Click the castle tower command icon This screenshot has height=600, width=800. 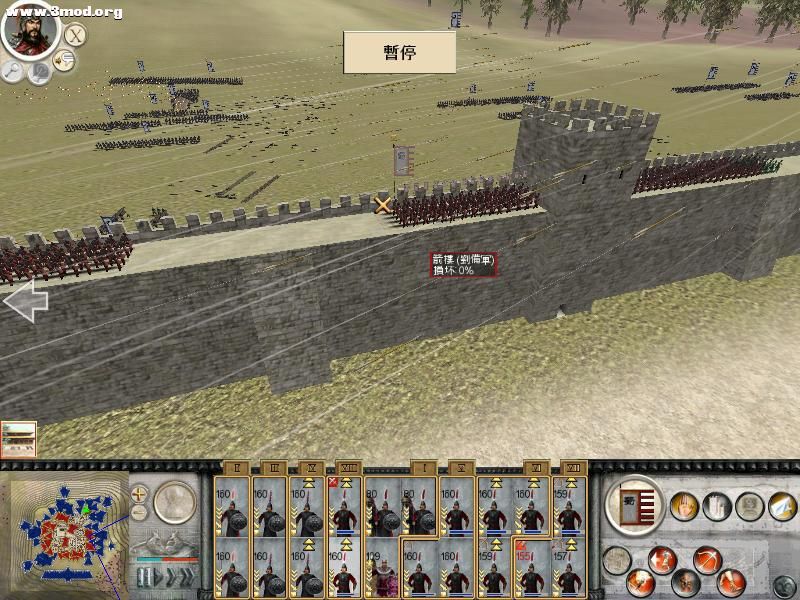718,506
